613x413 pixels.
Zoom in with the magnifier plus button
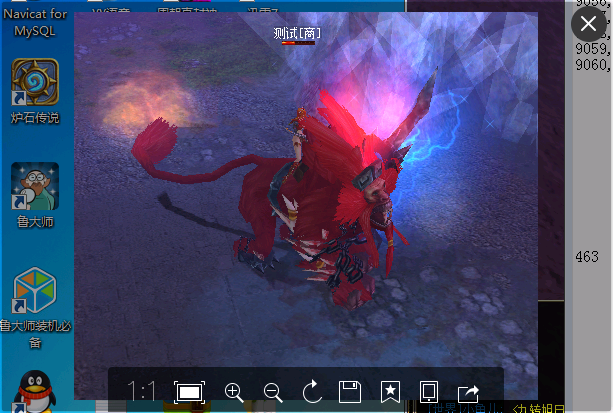tap(234, 392)
